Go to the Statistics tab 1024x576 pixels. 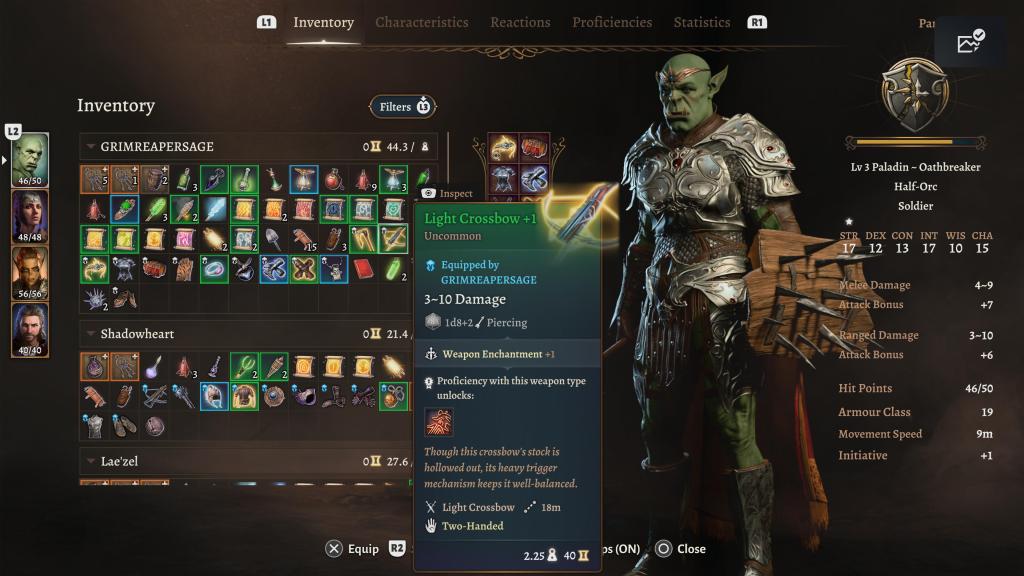(x=702, y=22)
